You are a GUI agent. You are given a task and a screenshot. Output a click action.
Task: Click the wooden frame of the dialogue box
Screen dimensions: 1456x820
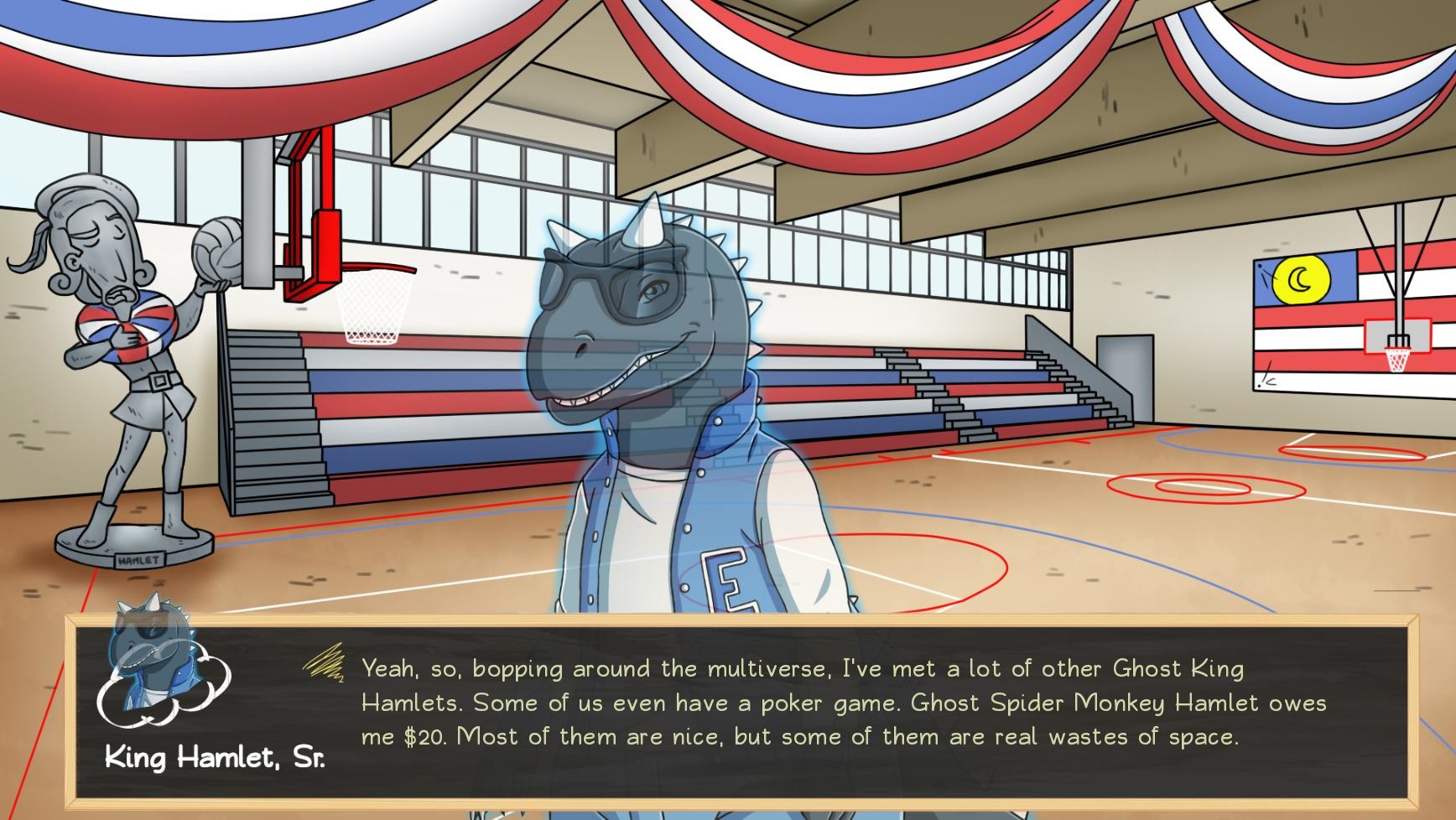[755, 620]
